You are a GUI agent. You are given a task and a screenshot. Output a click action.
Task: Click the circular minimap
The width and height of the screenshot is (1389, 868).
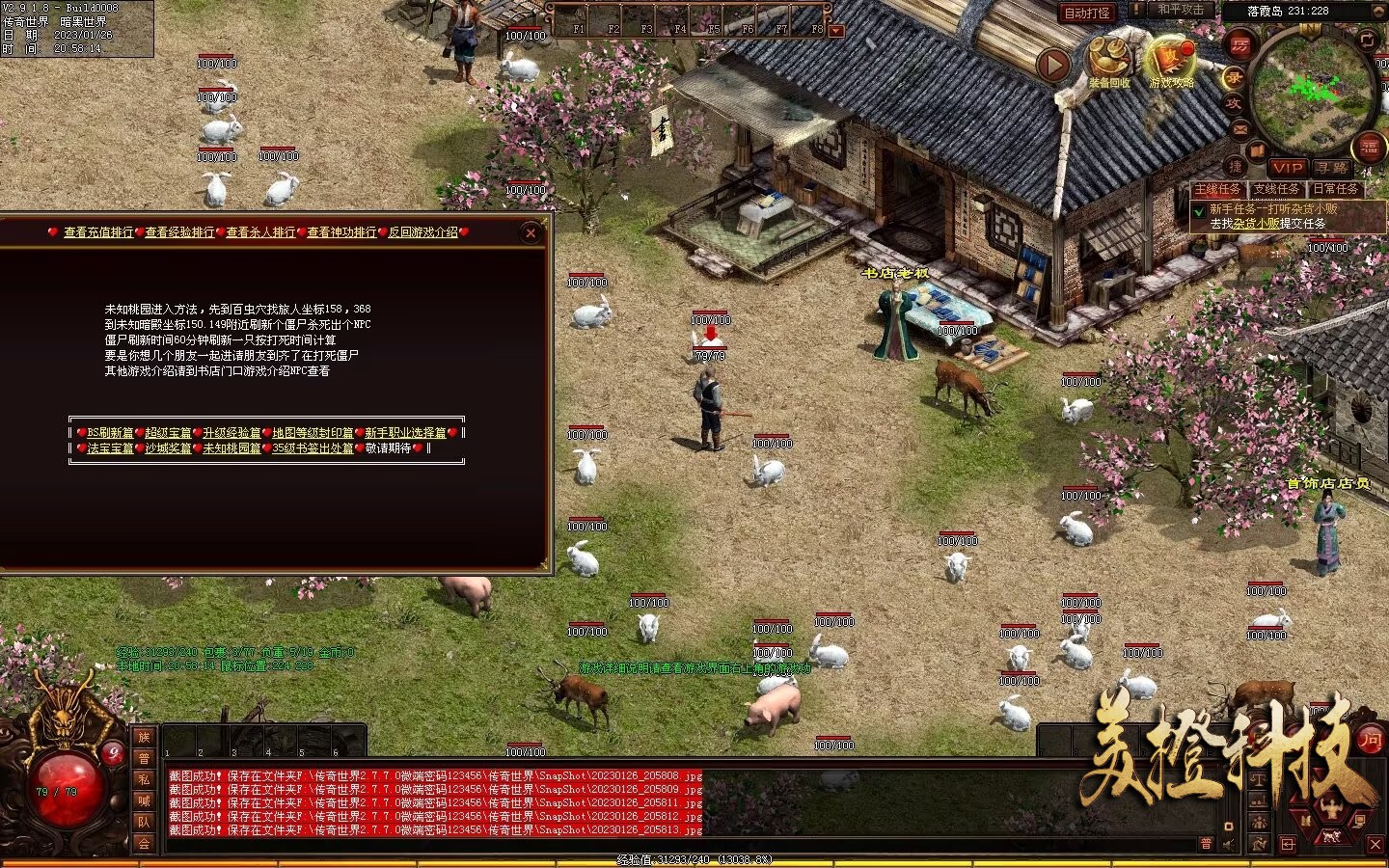pos(1312,92)
